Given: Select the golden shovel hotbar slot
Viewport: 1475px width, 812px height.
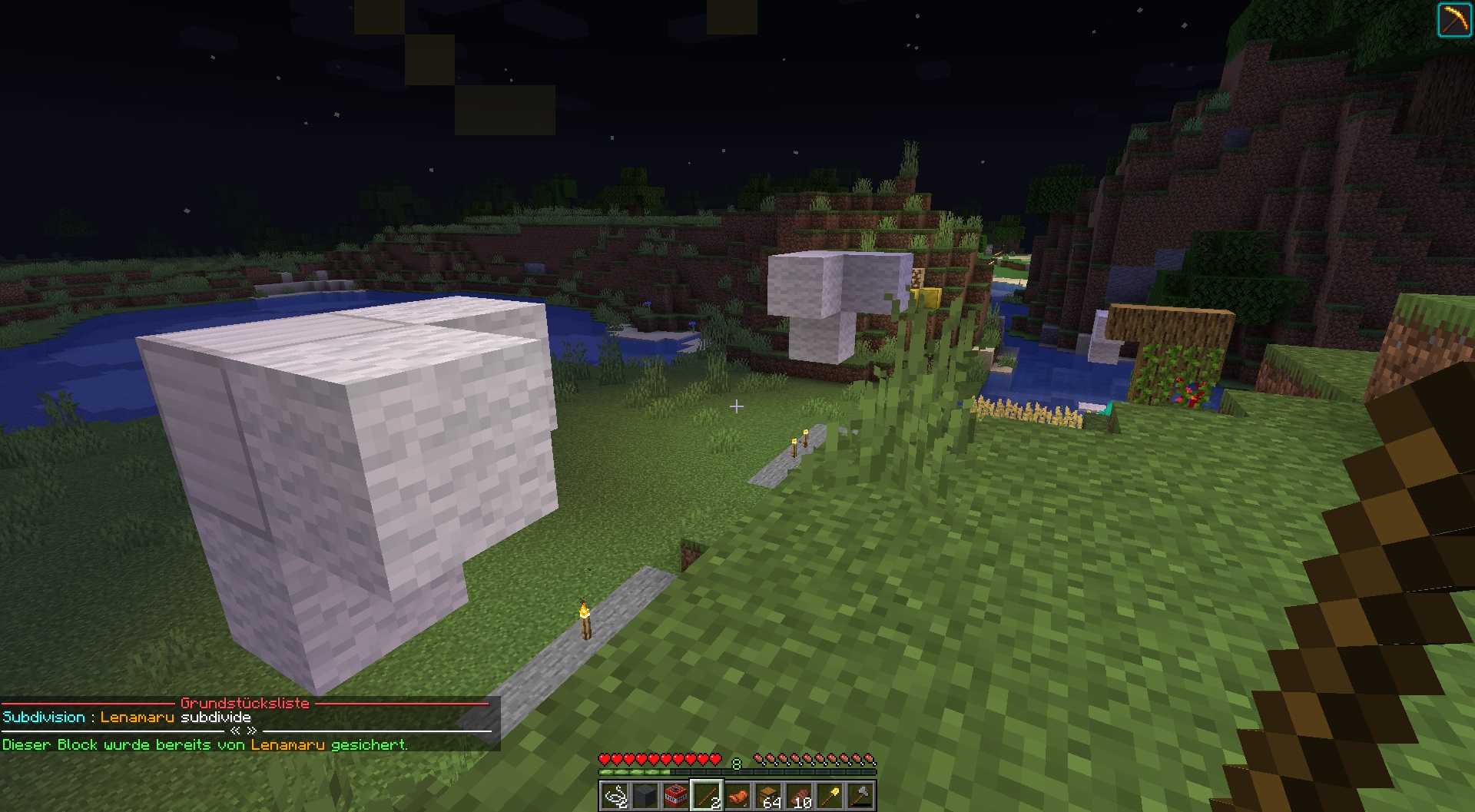Looking at the screenshot, I should [830, 796].
